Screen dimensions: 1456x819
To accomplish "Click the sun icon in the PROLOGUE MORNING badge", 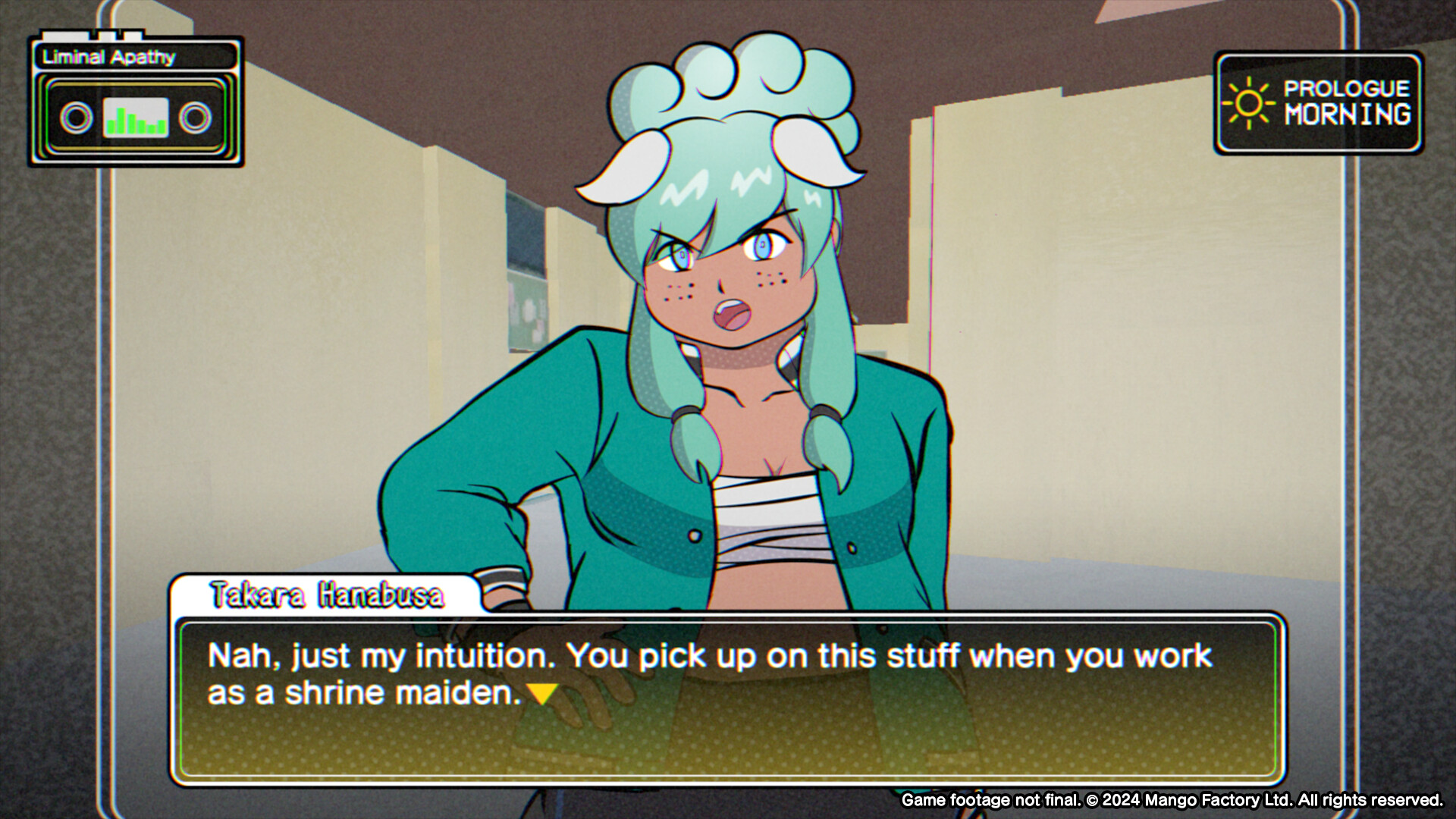I will 1250,103.
